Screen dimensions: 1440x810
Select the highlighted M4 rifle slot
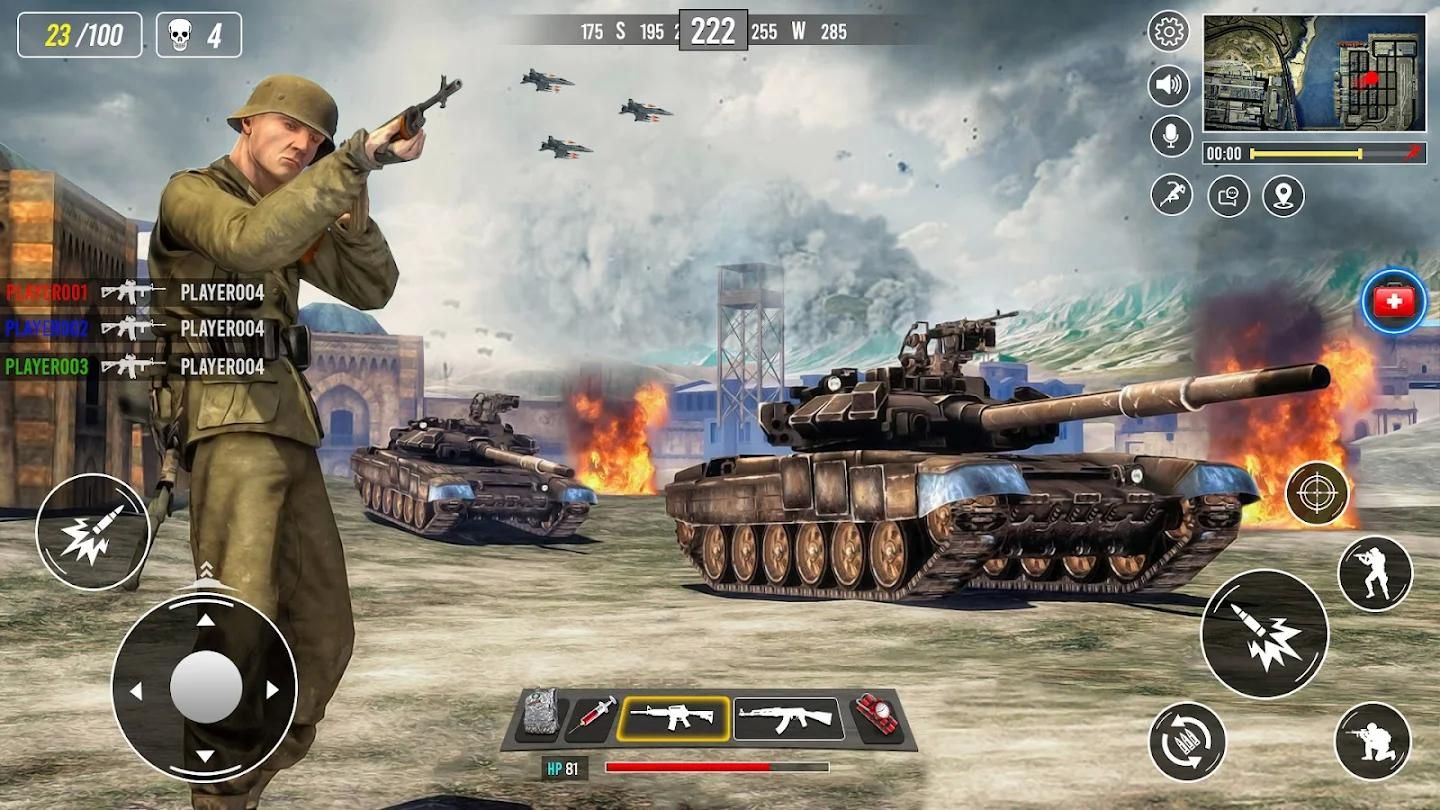click(672, 718)
